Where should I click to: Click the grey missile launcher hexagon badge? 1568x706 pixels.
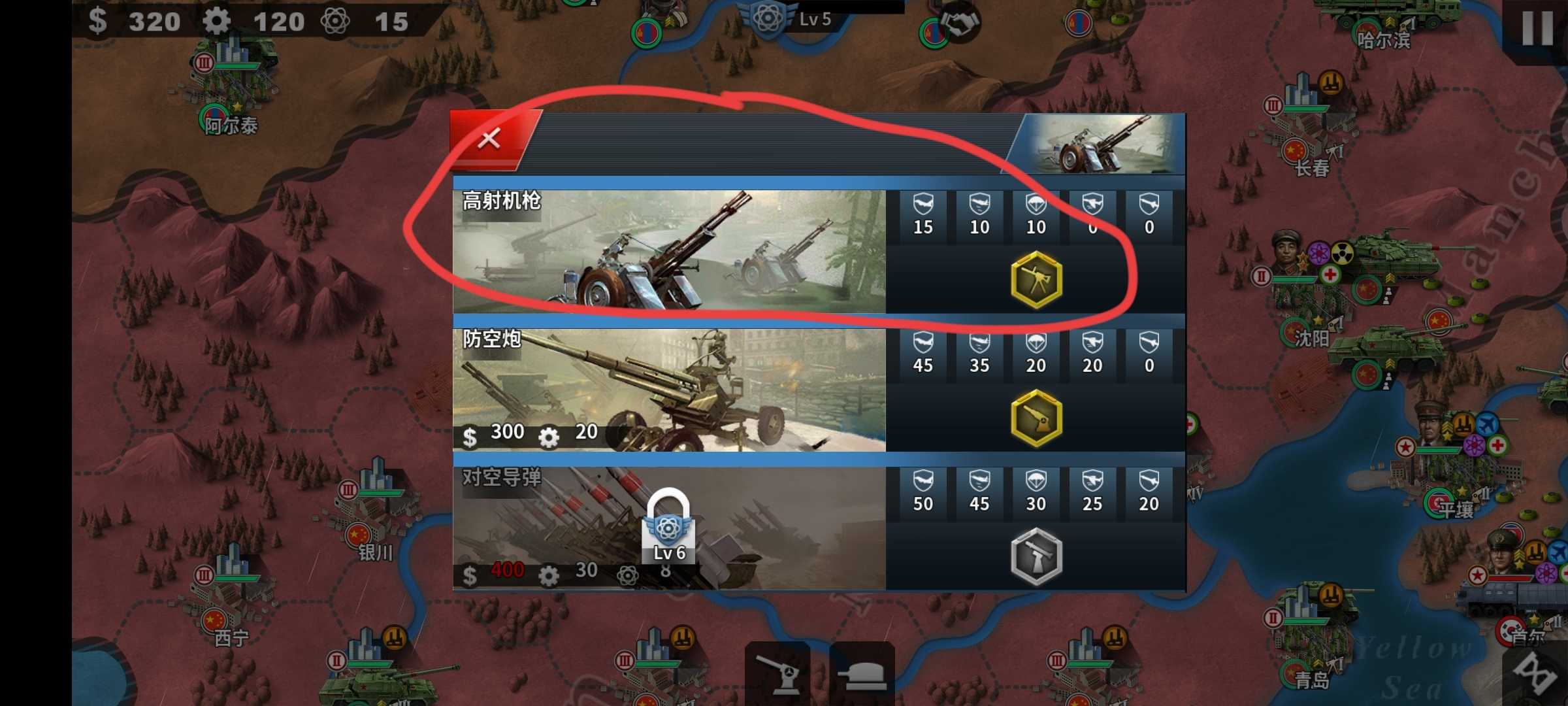point(1036,556)
